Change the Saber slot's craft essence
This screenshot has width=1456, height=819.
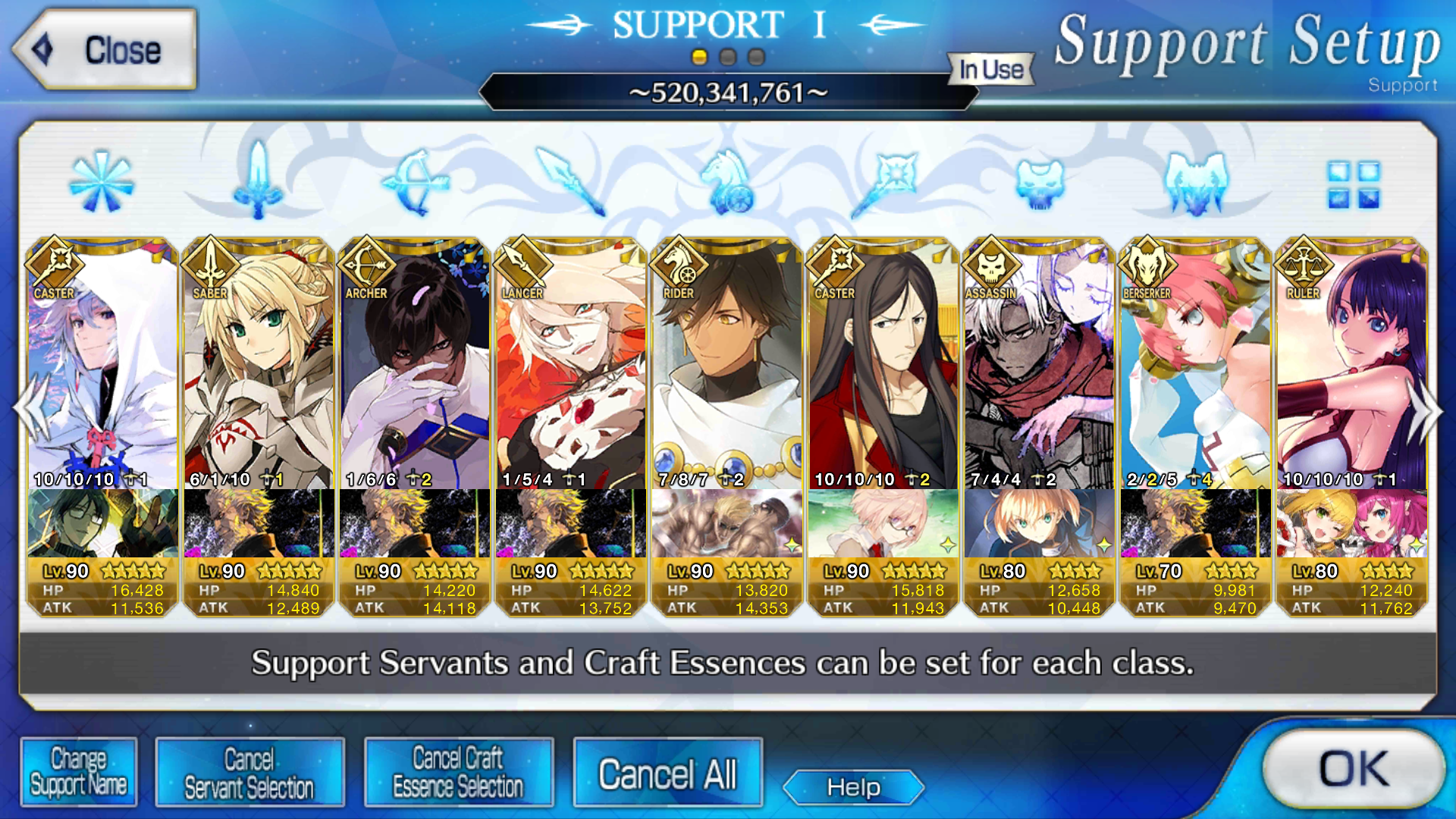(x=259, y=523)
